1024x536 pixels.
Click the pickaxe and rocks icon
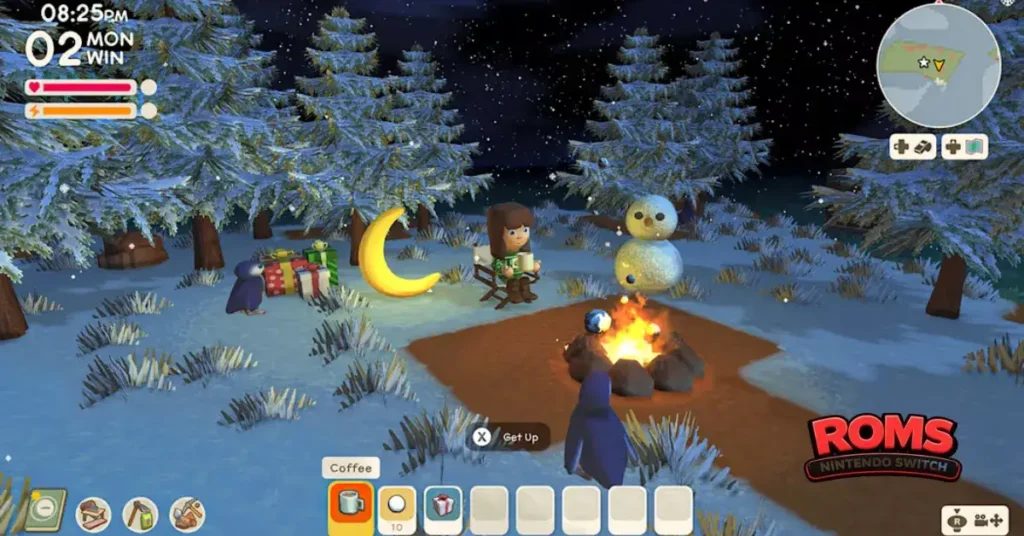coord(187,514)
